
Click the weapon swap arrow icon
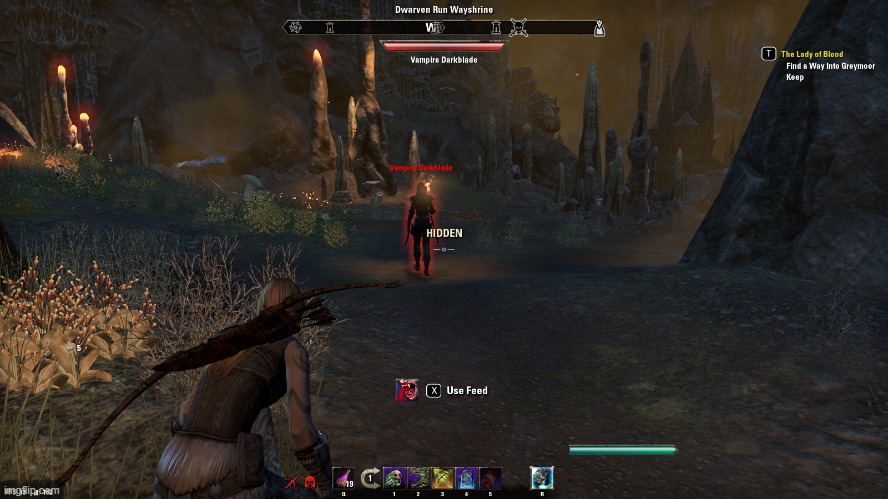tap(370, 478)
